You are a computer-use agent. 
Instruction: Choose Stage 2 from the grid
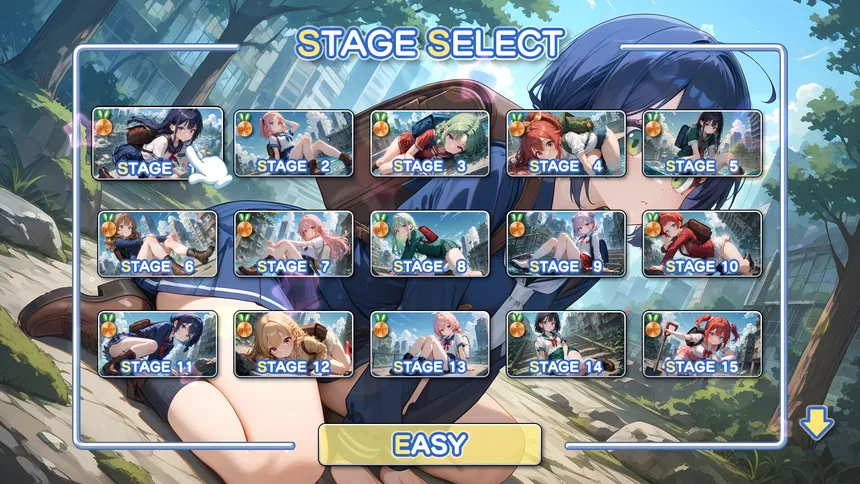click(x=294, y=143)
